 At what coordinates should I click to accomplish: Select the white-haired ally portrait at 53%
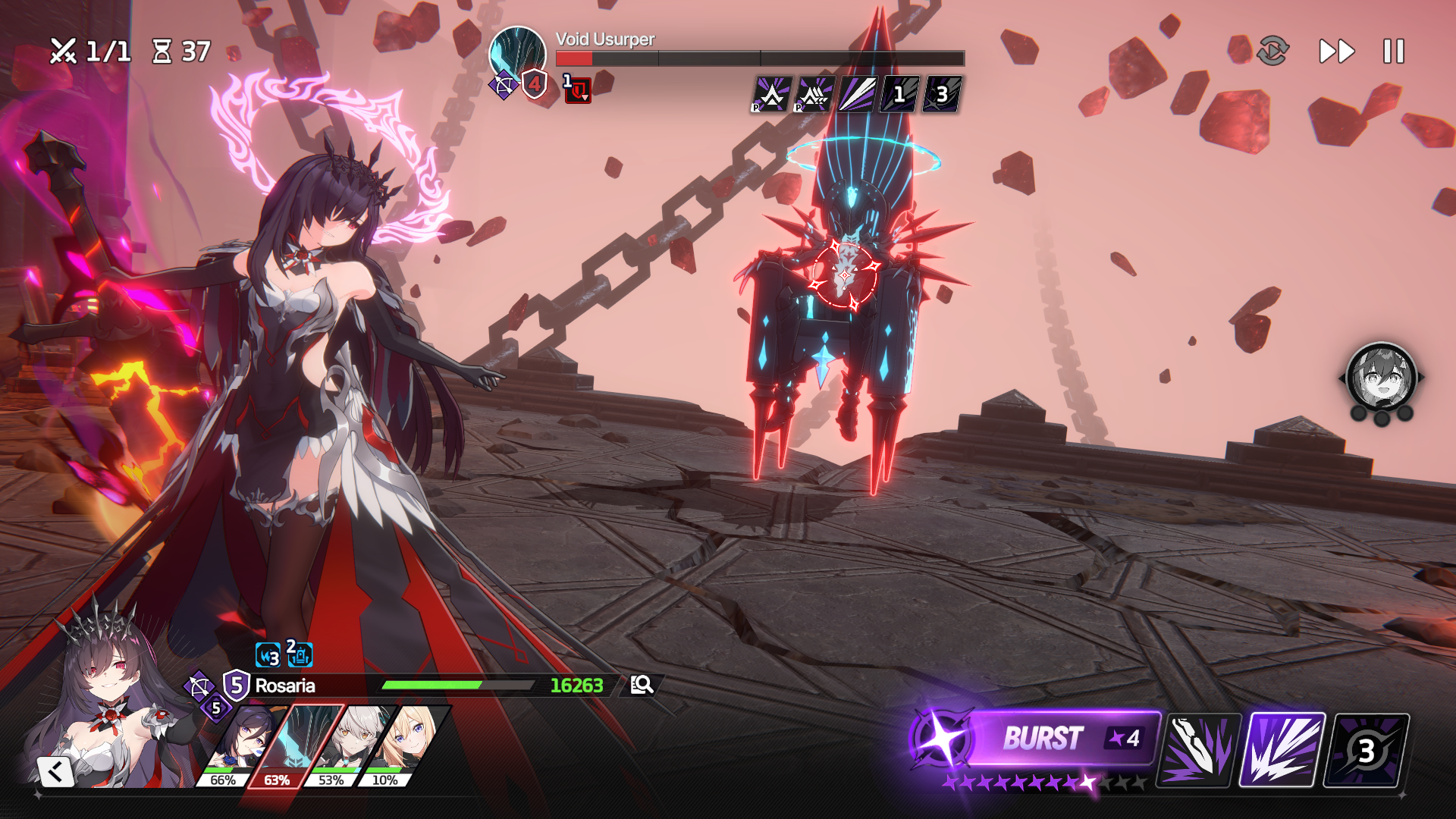346,745
